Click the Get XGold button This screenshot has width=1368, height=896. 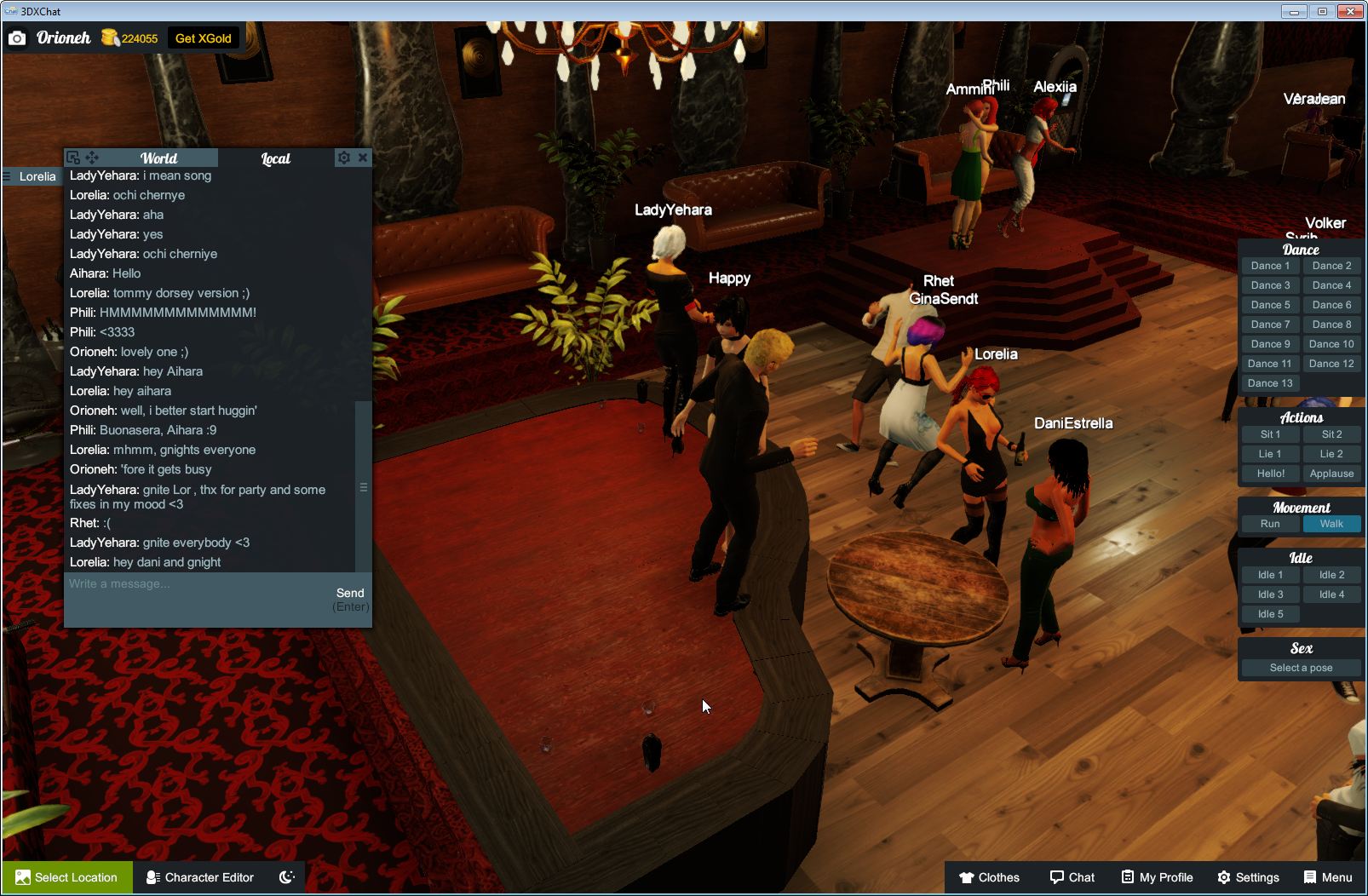[x=204, y=37]
